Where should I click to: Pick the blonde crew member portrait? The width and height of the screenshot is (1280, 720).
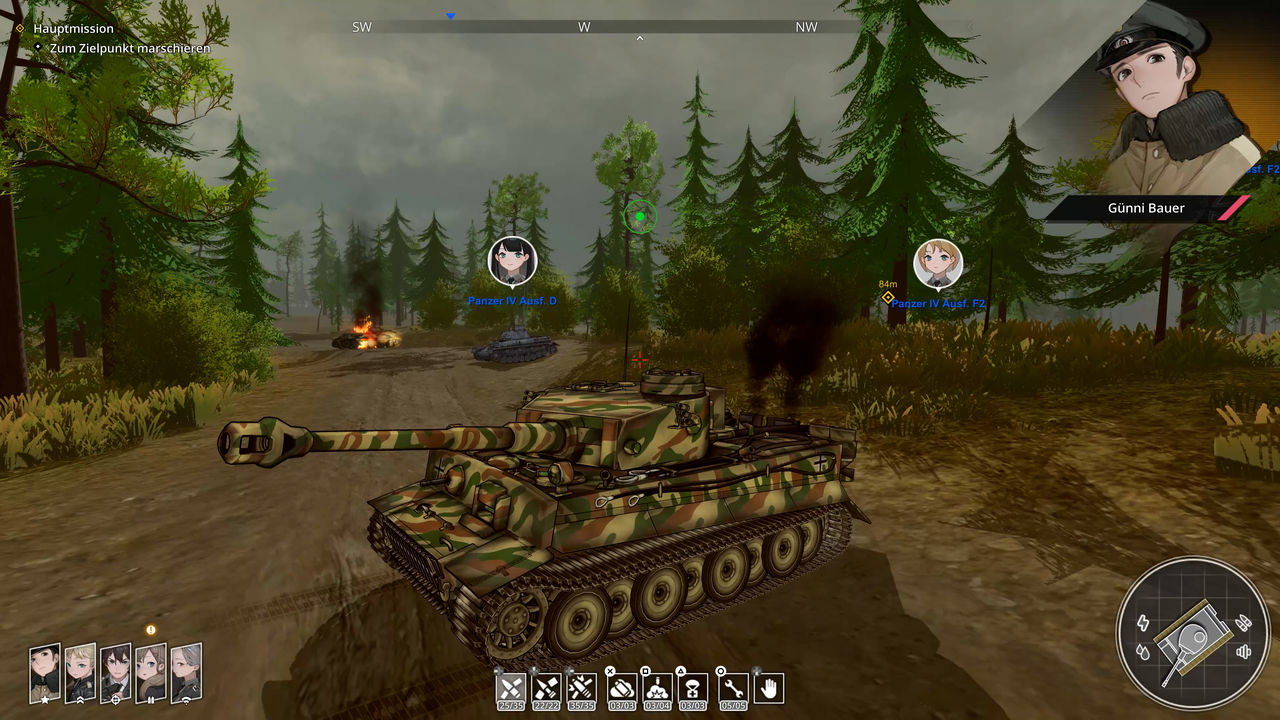(x=80, y=673)
